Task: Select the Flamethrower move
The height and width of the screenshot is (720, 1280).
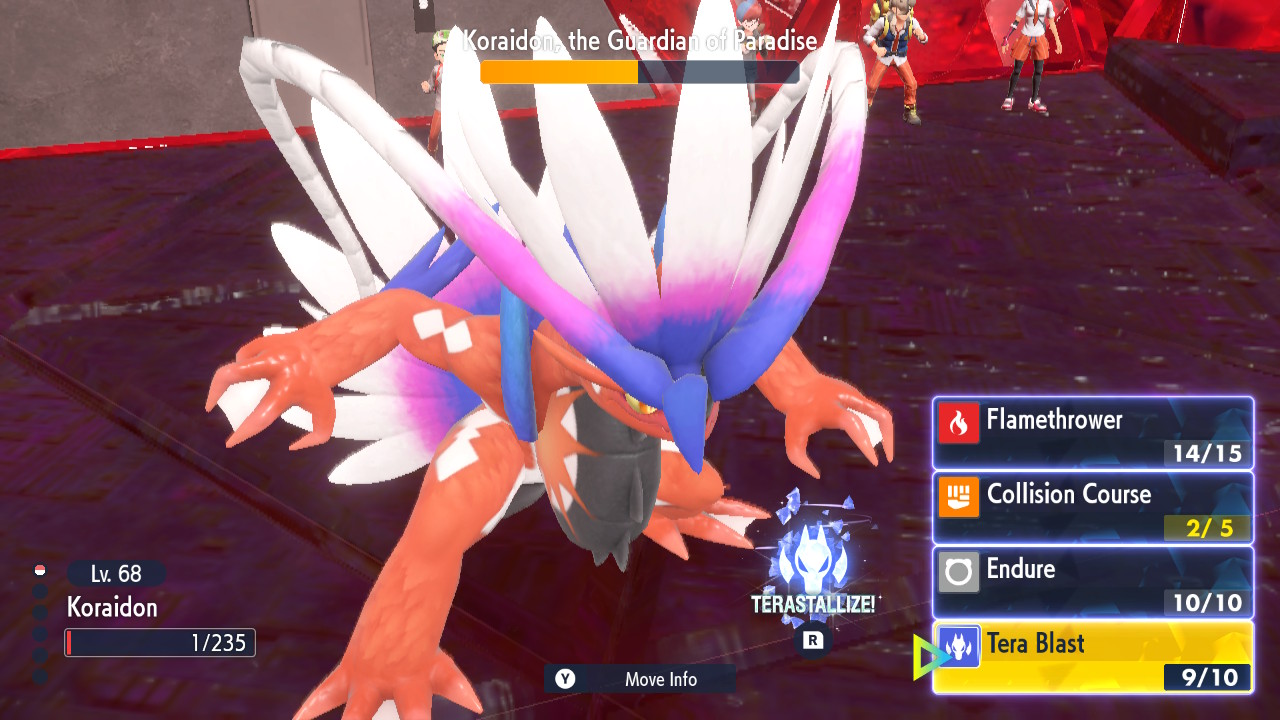Action: point(1092,432)
